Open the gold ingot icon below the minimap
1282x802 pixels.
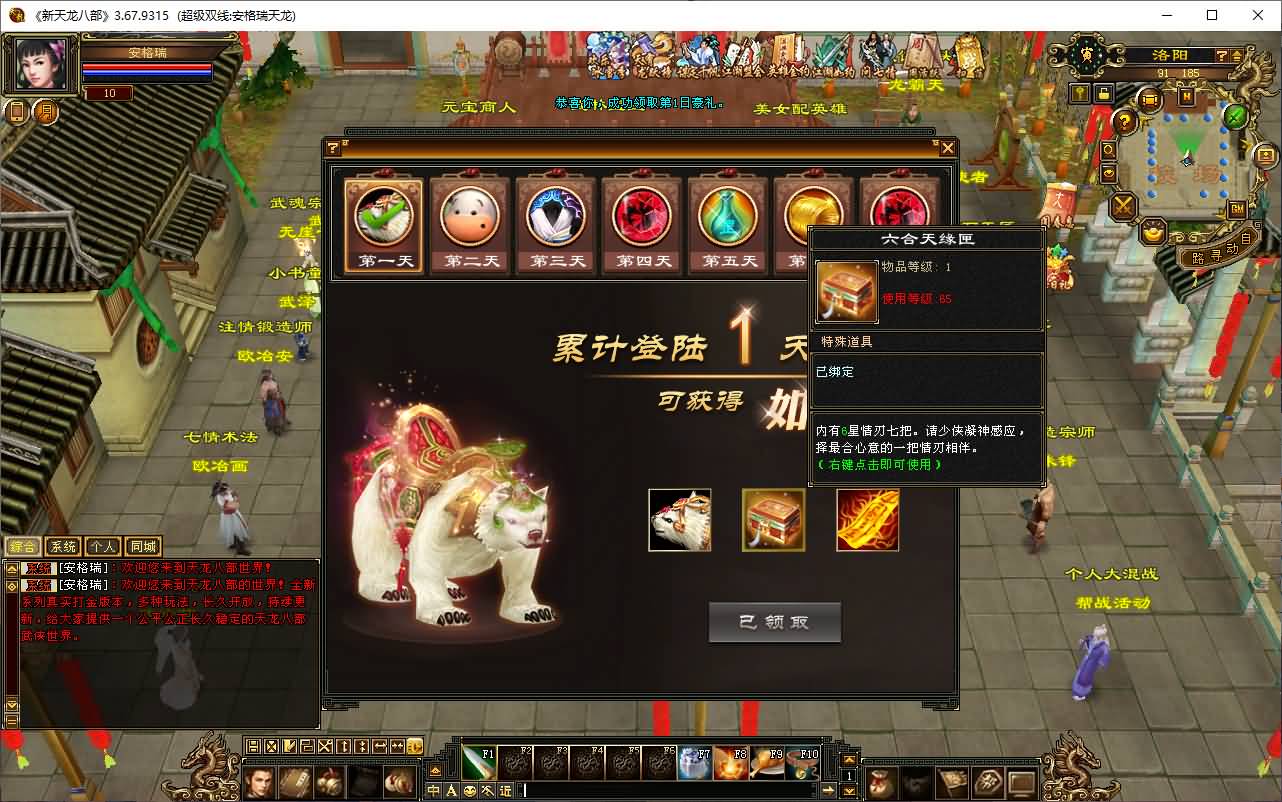1153,231
